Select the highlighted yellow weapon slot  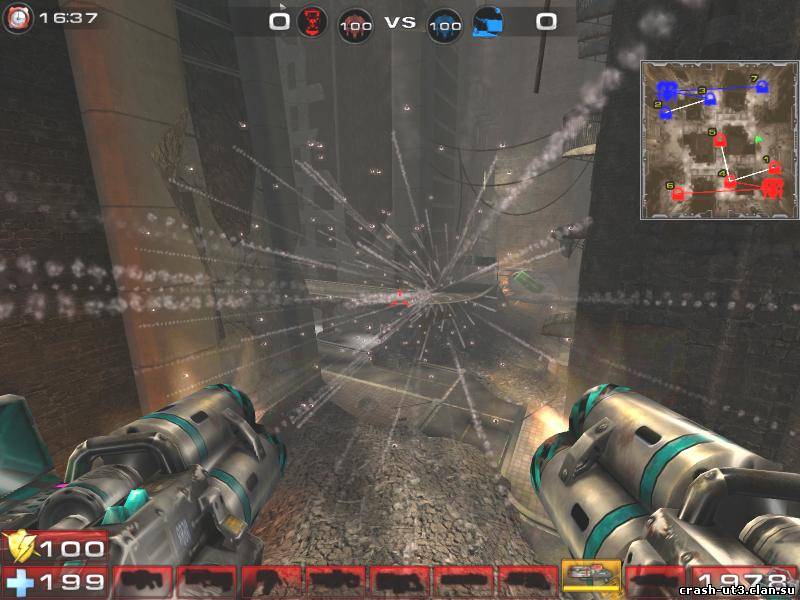coord(591,577)
